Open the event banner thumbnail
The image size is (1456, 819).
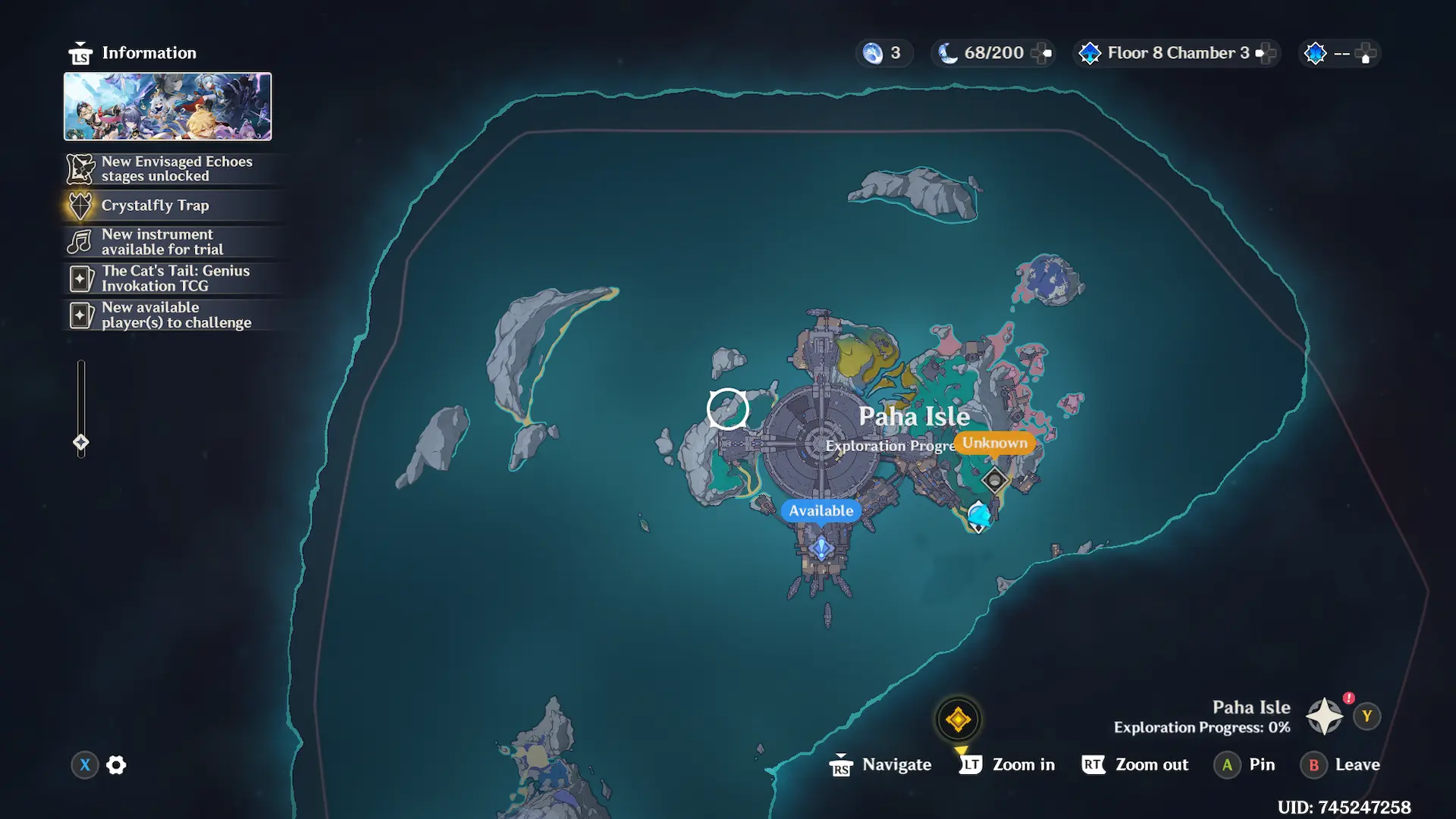[168, 106]
